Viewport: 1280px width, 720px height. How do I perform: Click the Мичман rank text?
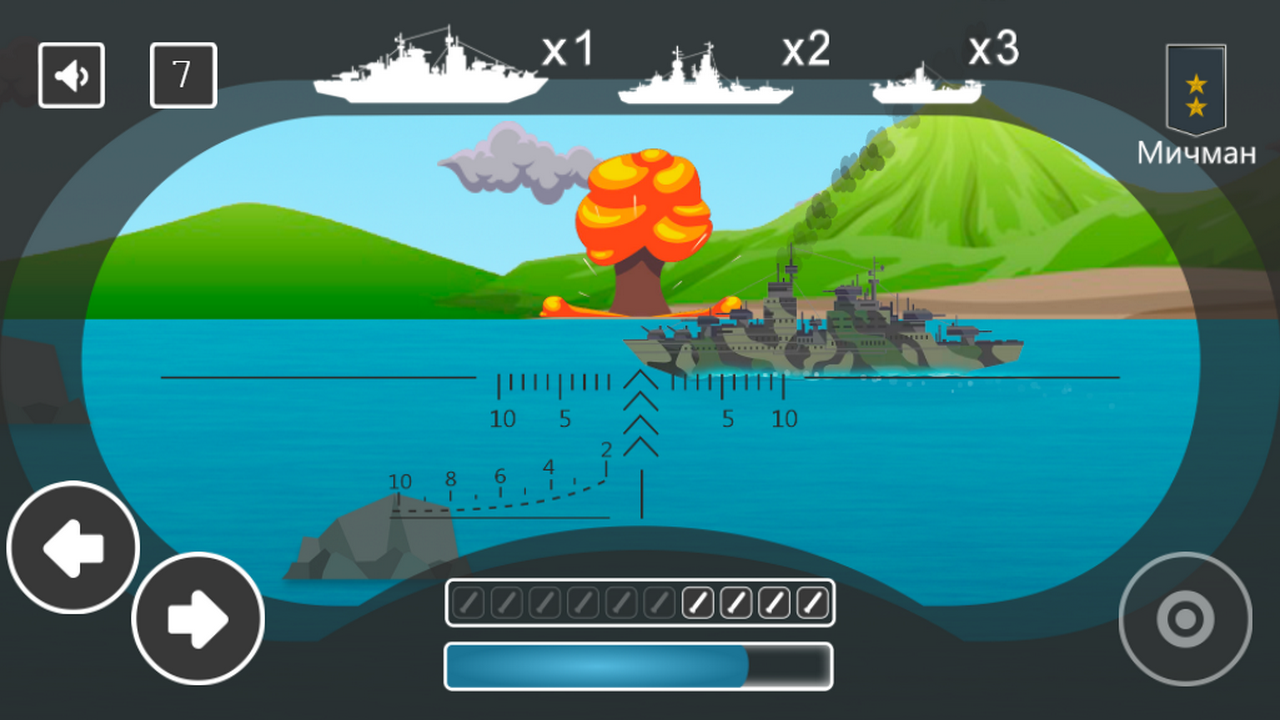tap(1196, 153)
